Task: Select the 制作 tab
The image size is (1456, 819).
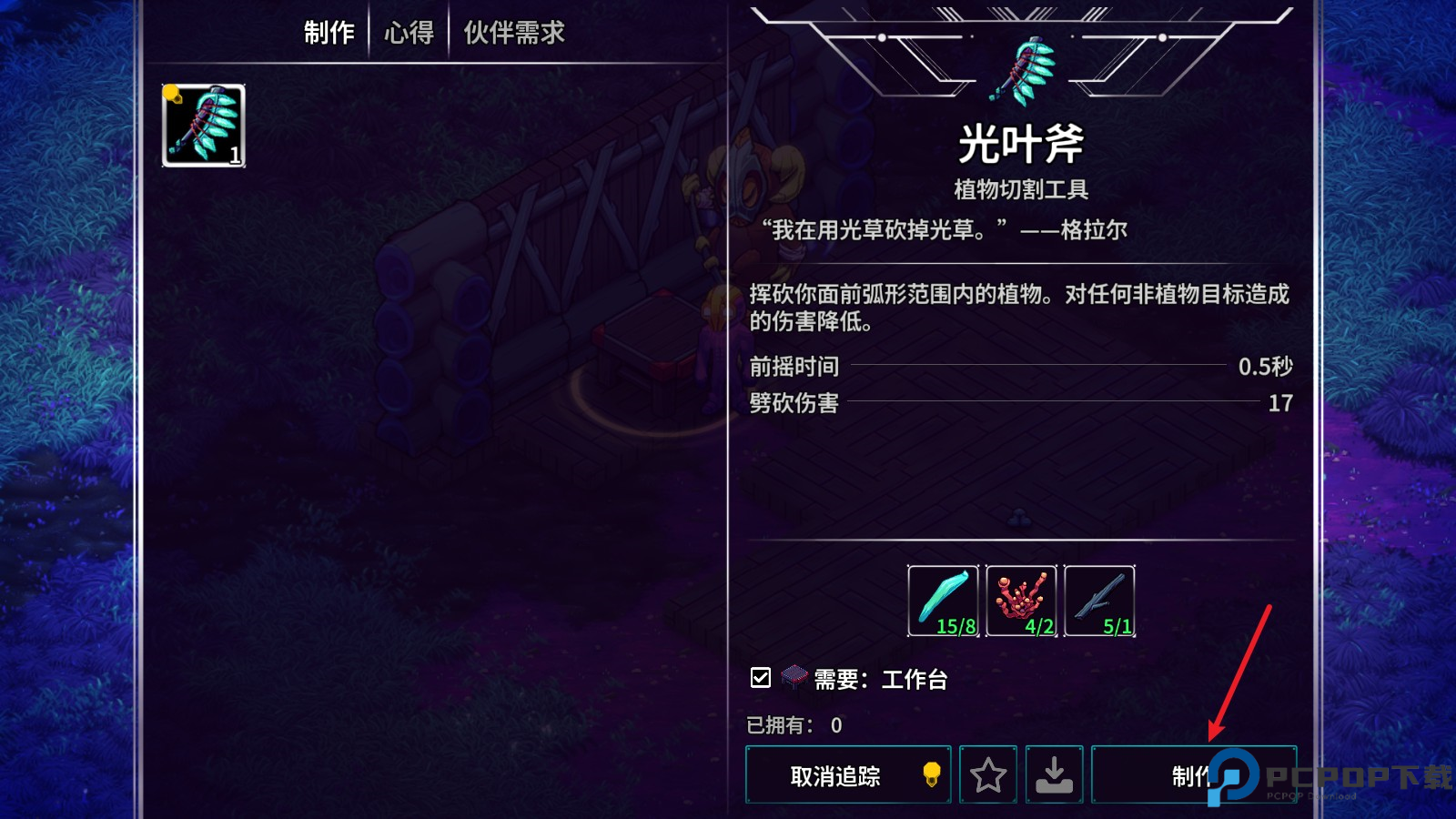Action: pyautogui.click(x=329, y=30)
